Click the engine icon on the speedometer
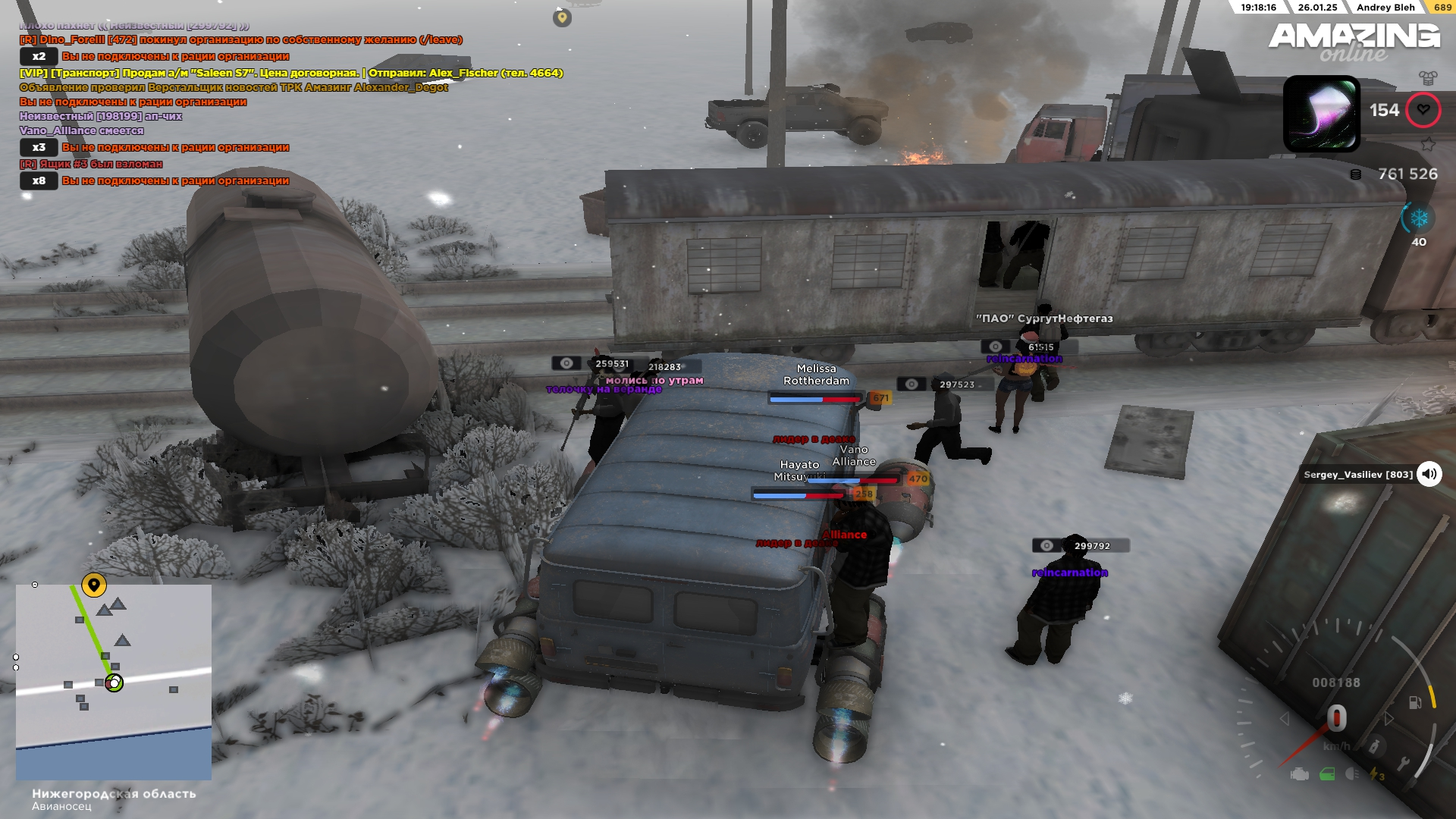The width and height of the screenshot is (1456, 819). 1299,774
